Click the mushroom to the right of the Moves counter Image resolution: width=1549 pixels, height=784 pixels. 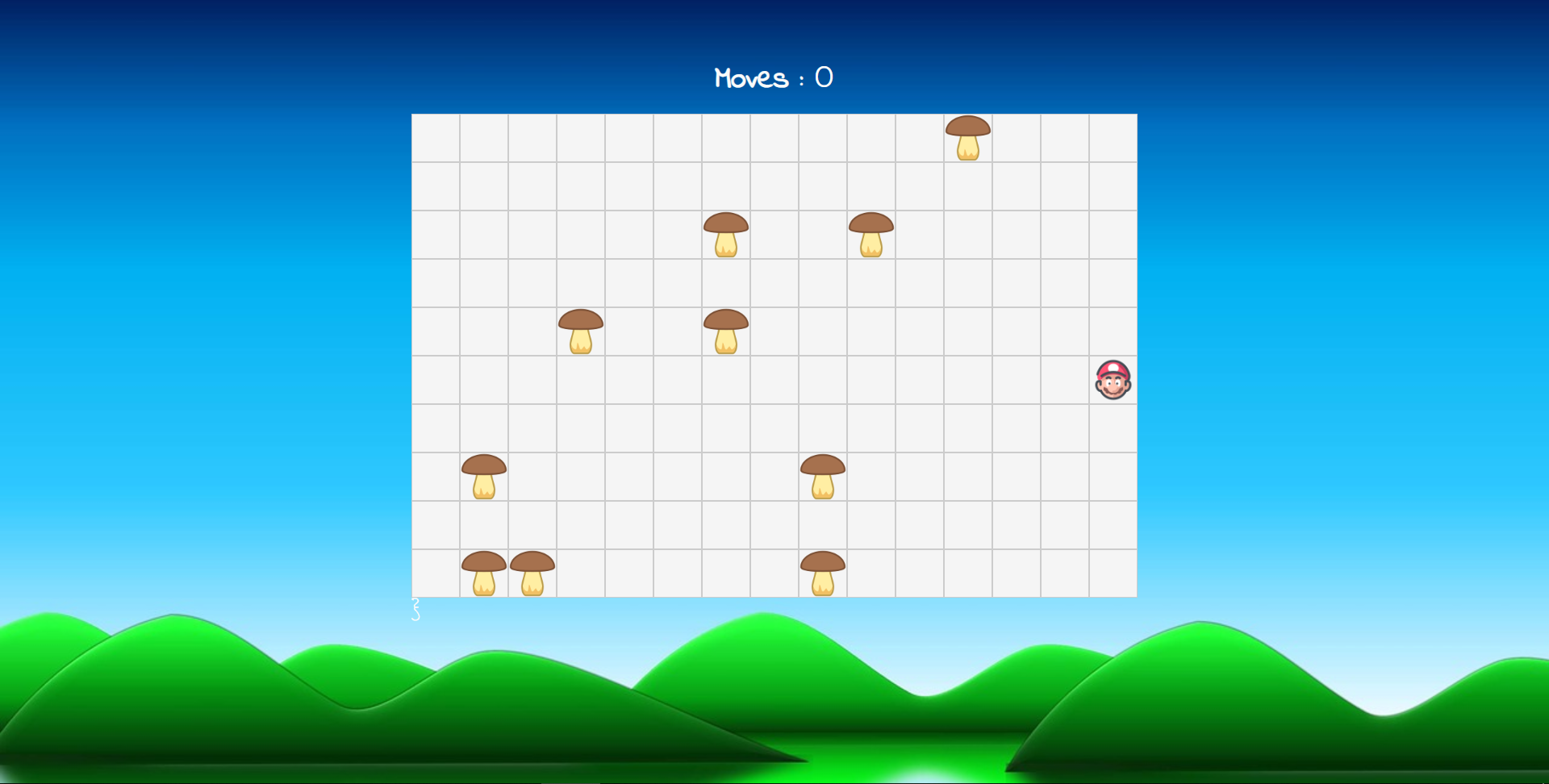tap(871, 234)
